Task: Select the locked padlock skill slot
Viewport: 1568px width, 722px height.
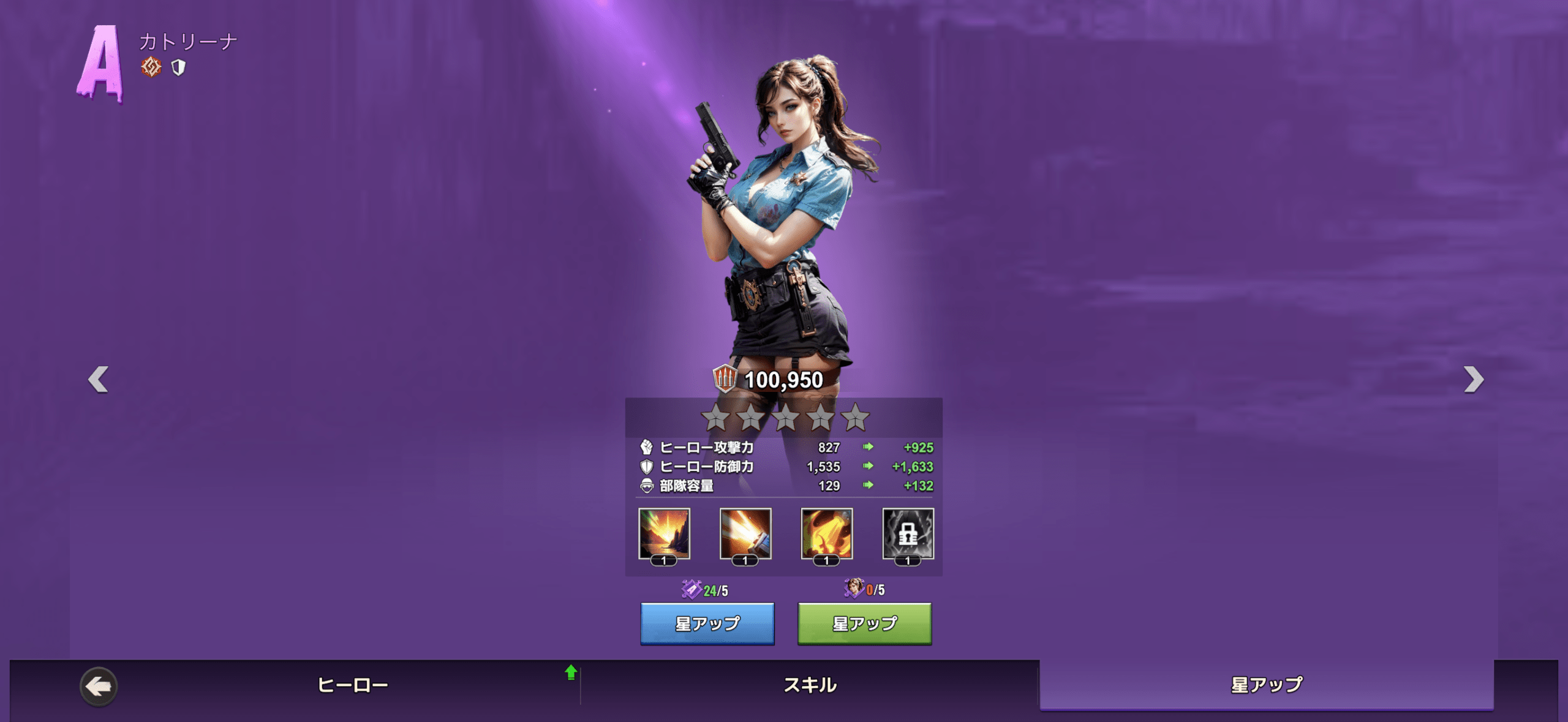Action: click(x=908, y=534)
